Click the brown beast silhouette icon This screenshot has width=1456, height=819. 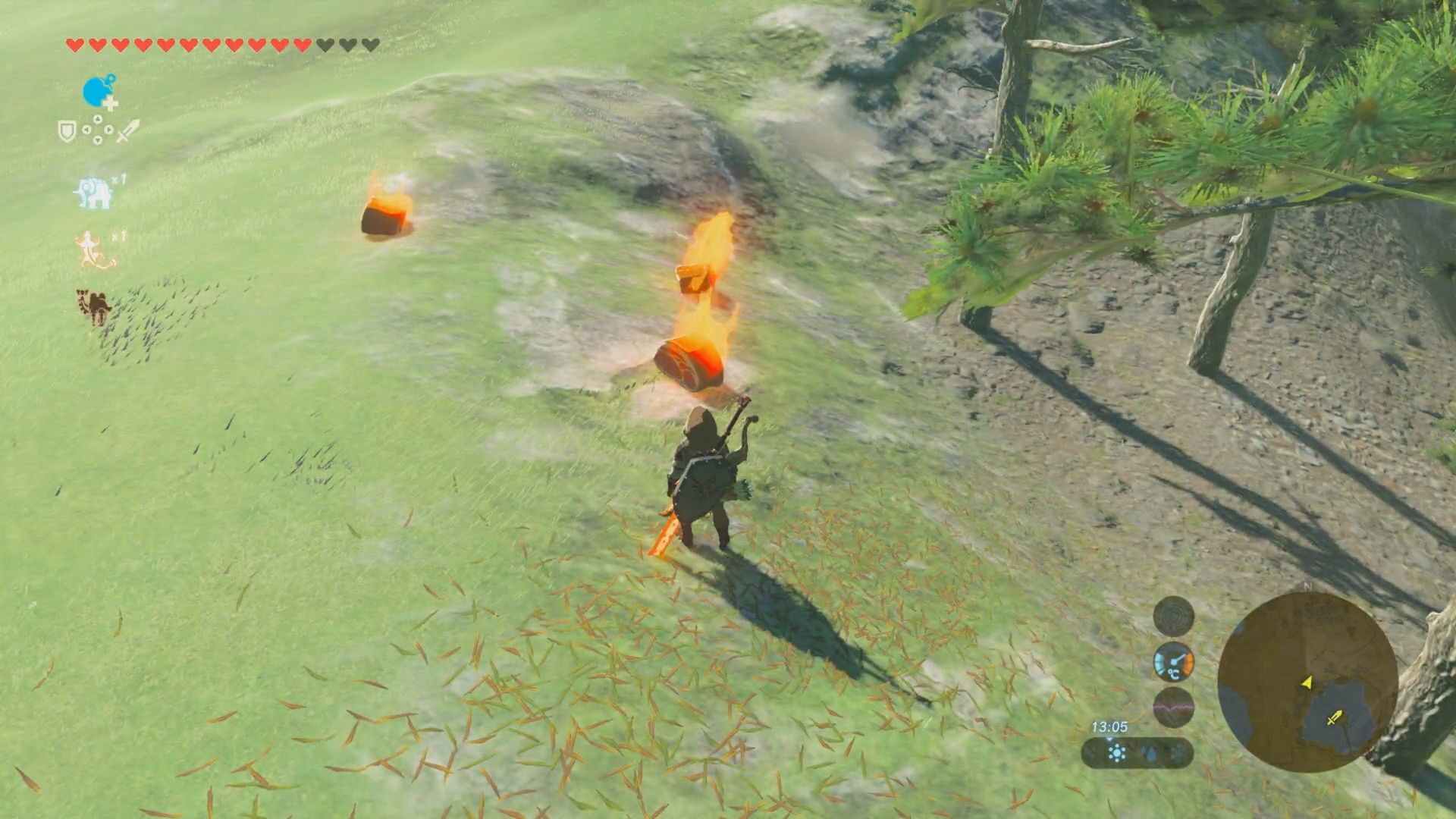click(93, 304)
